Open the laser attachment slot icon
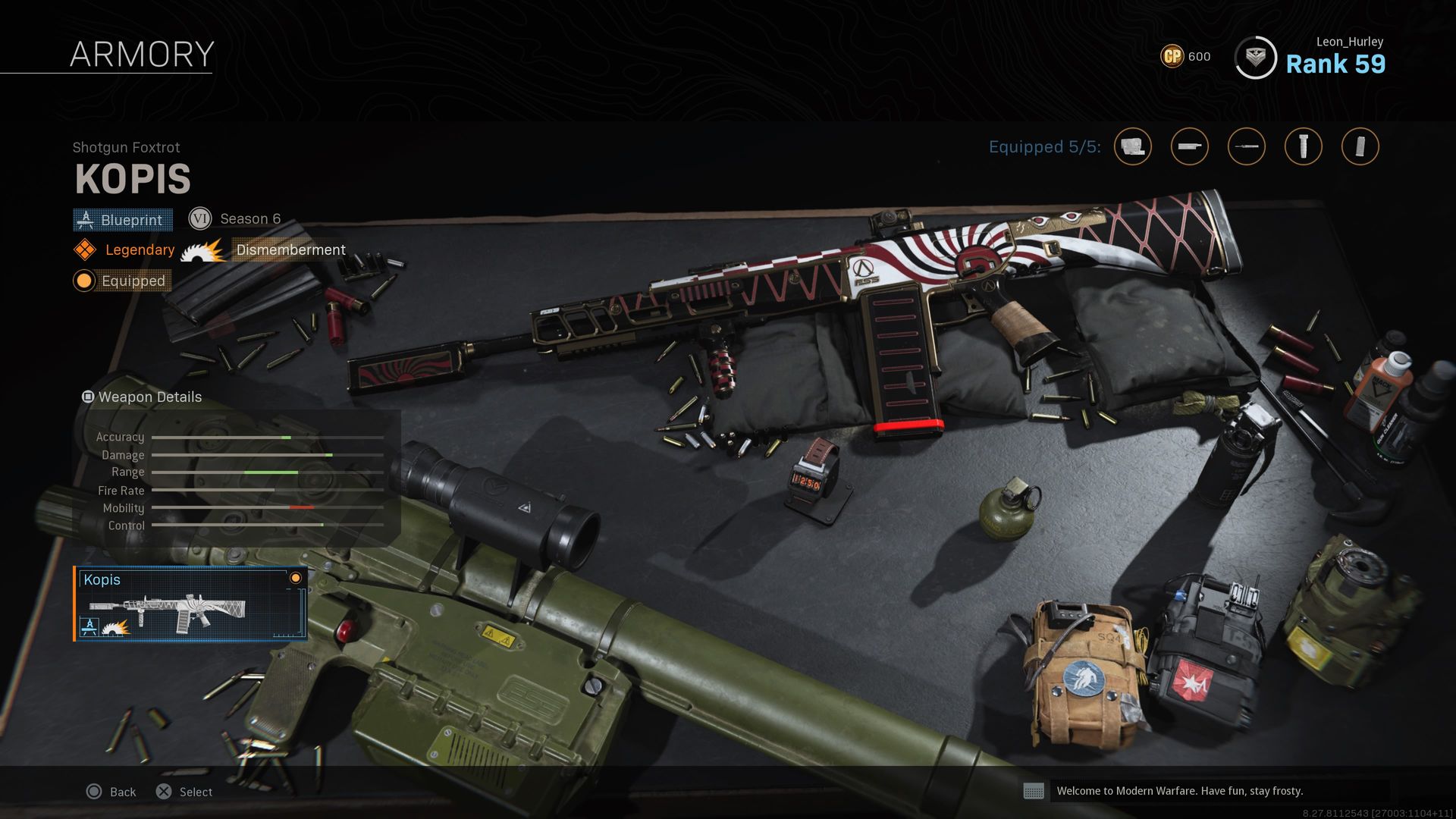Image resolution: width=1456 pixels, height=819 pixels. 1246,146
